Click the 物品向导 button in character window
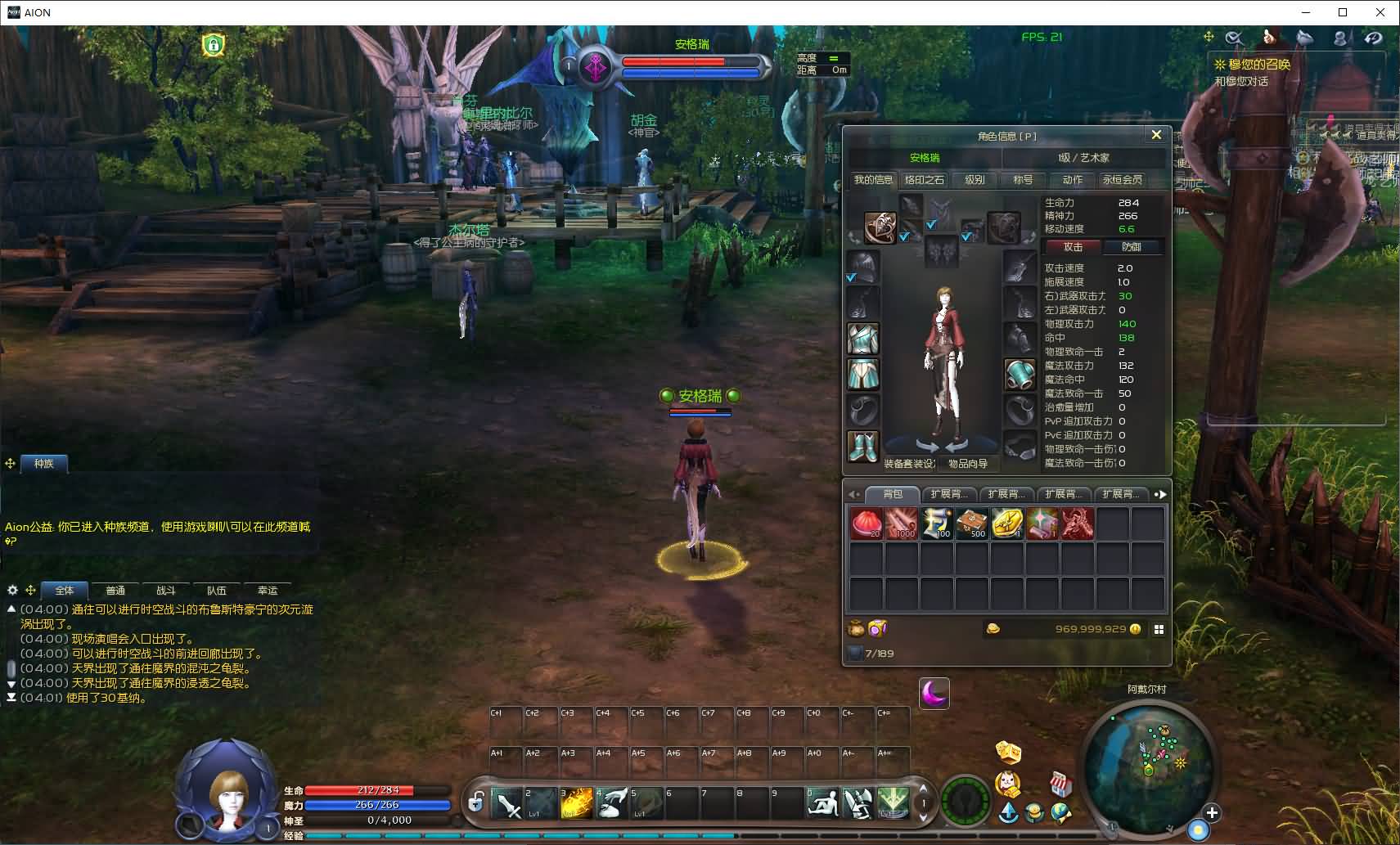The image size is (1400, 845). coord(967,462)
